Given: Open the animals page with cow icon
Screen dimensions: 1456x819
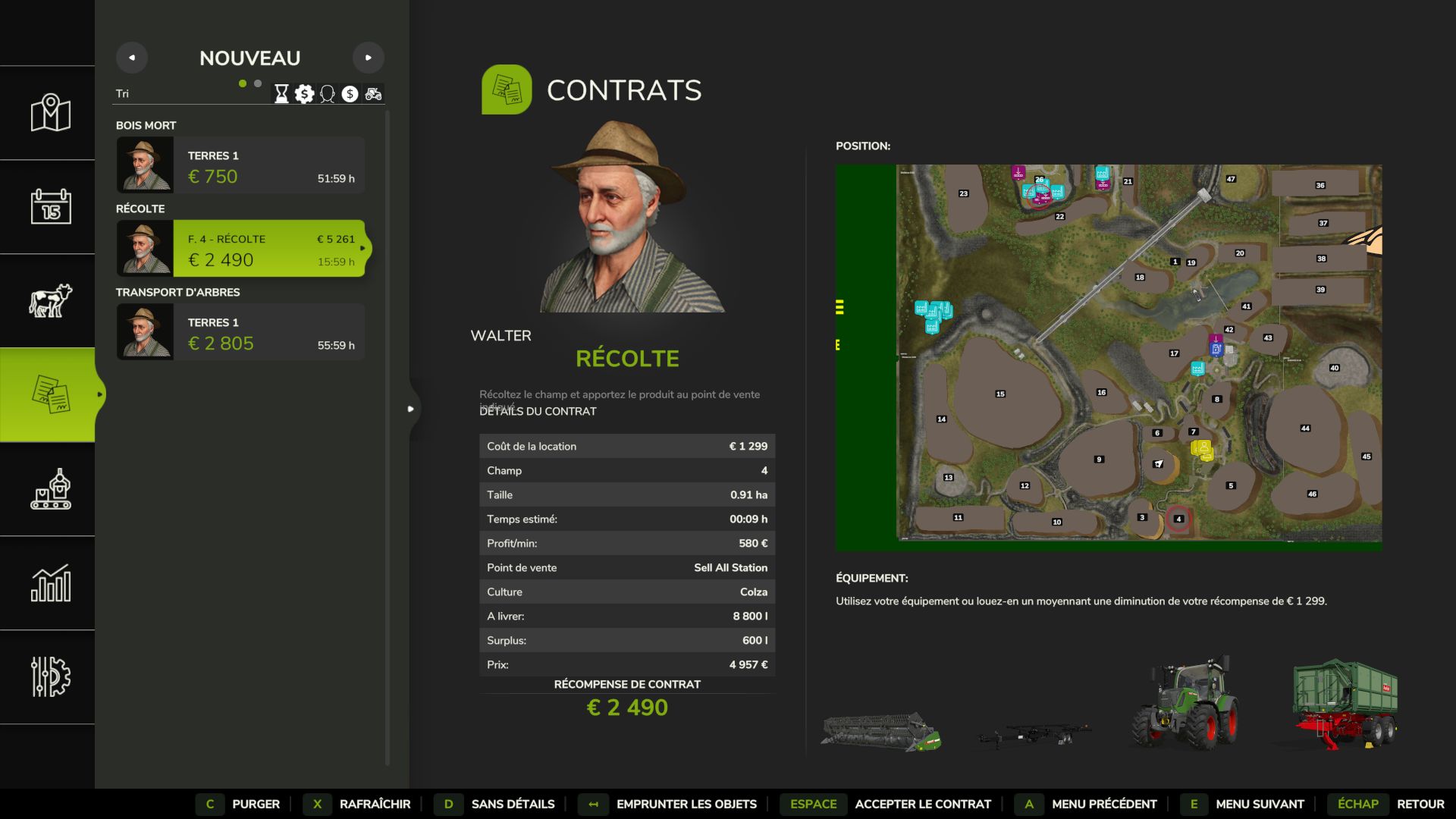Looking at the screenshot, I should (x=50, y=301).
